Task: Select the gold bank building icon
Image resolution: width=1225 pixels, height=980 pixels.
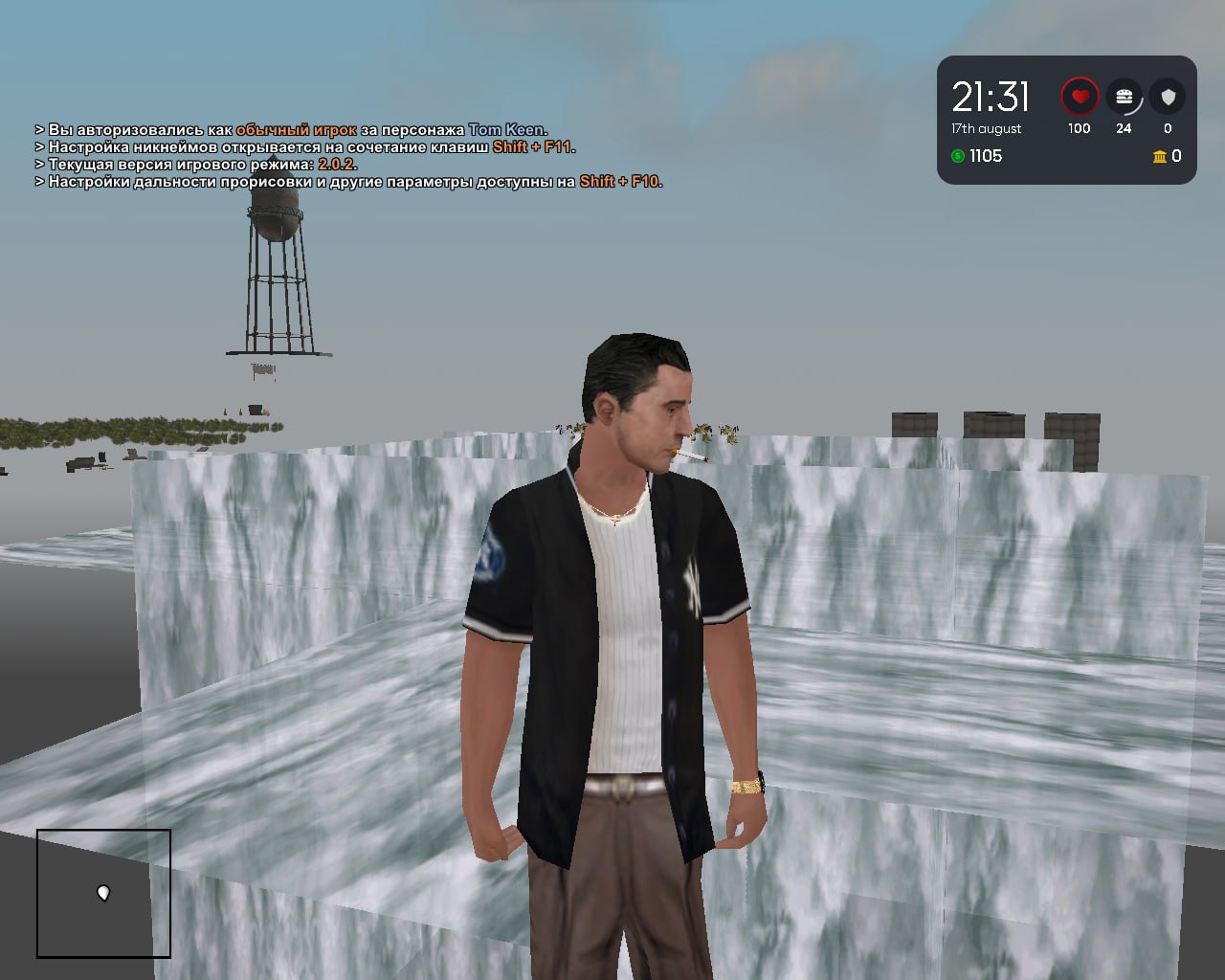Action: (x=1160, y=156)
